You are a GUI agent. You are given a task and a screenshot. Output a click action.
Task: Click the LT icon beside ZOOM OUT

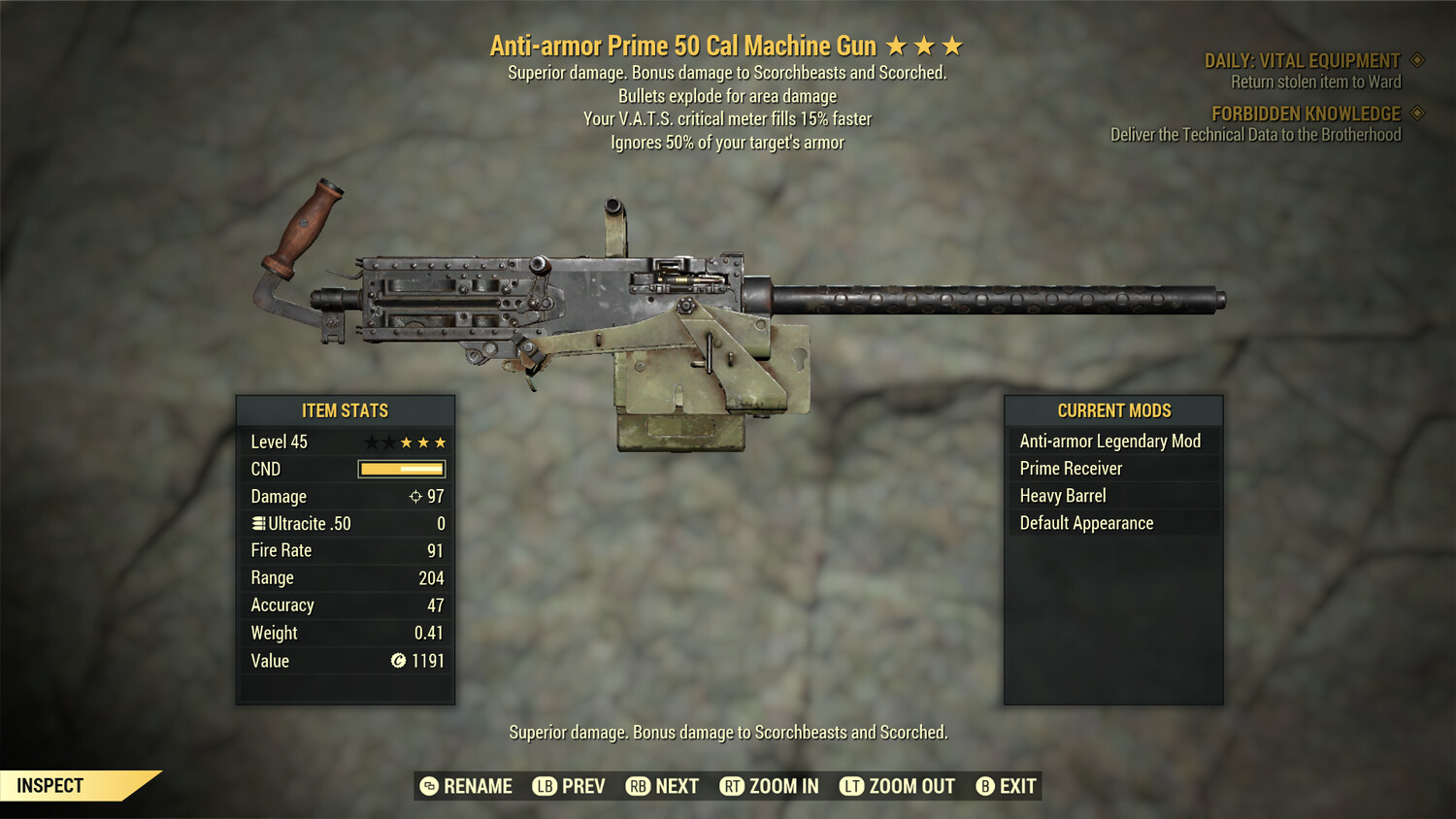point(853,786)
